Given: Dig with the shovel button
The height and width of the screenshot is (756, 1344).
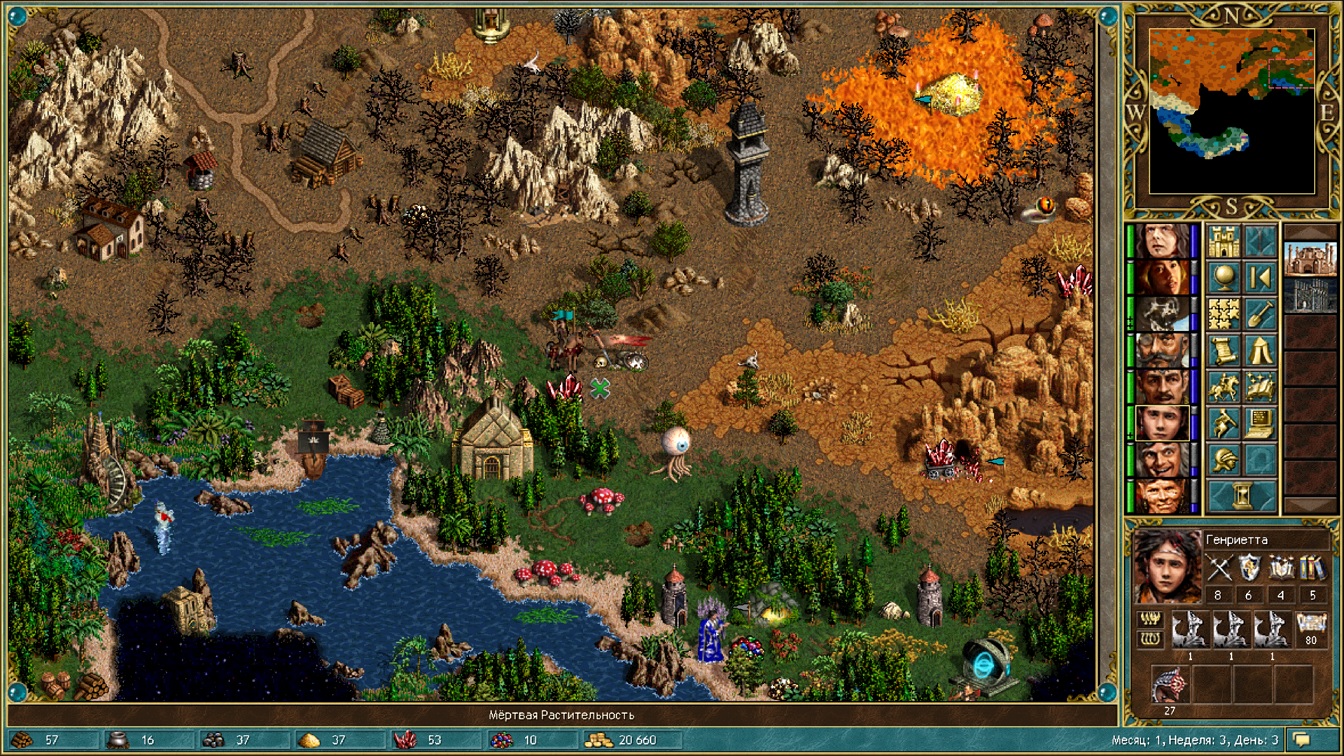Looking at the screenshot, I should click(1260, 313).
